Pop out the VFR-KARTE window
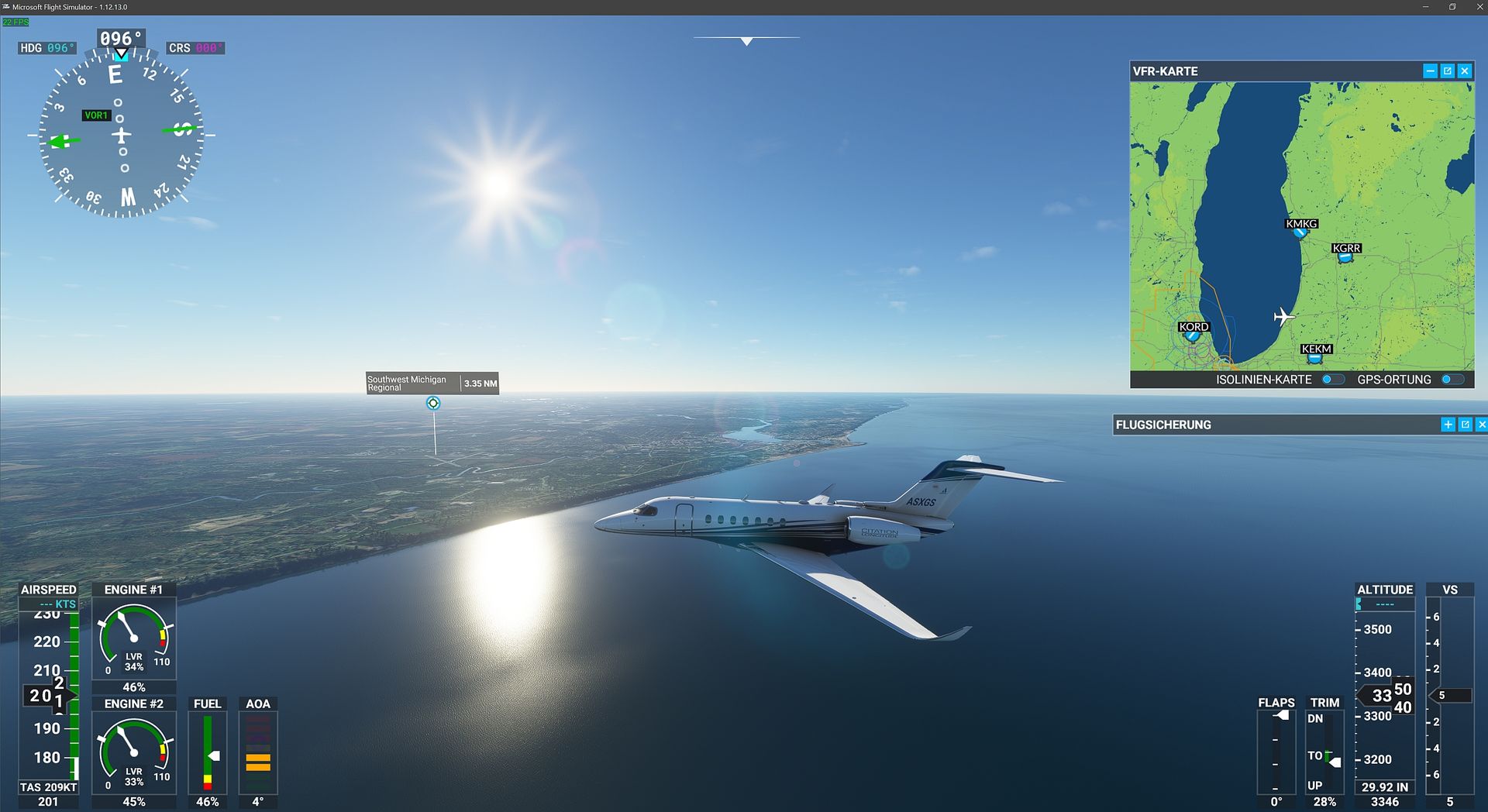Image resolution: width=1488 pixels, height=812 pixels. 1447,71
